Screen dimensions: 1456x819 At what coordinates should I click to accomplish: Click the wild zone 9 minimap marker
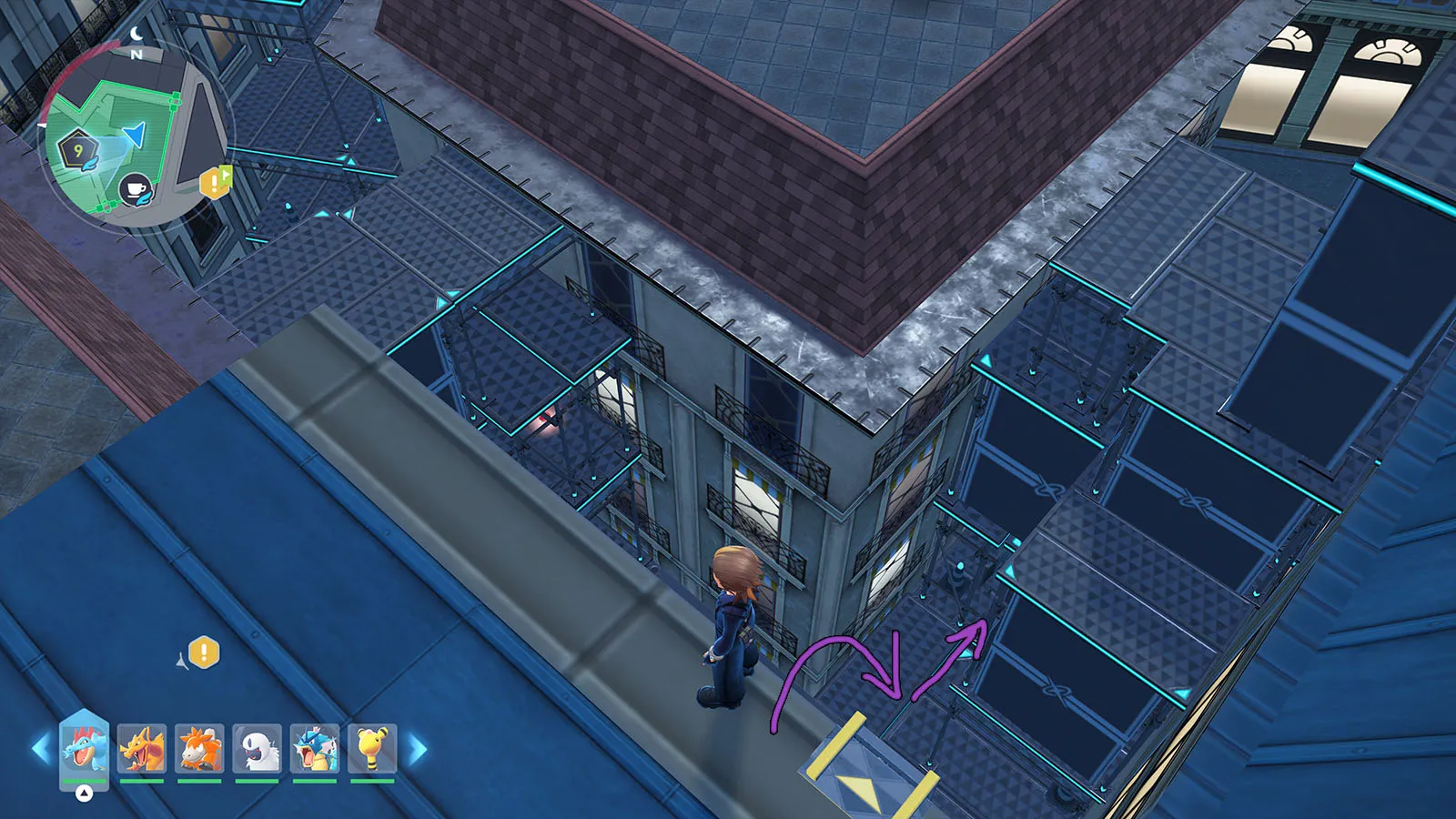[78, 150]
